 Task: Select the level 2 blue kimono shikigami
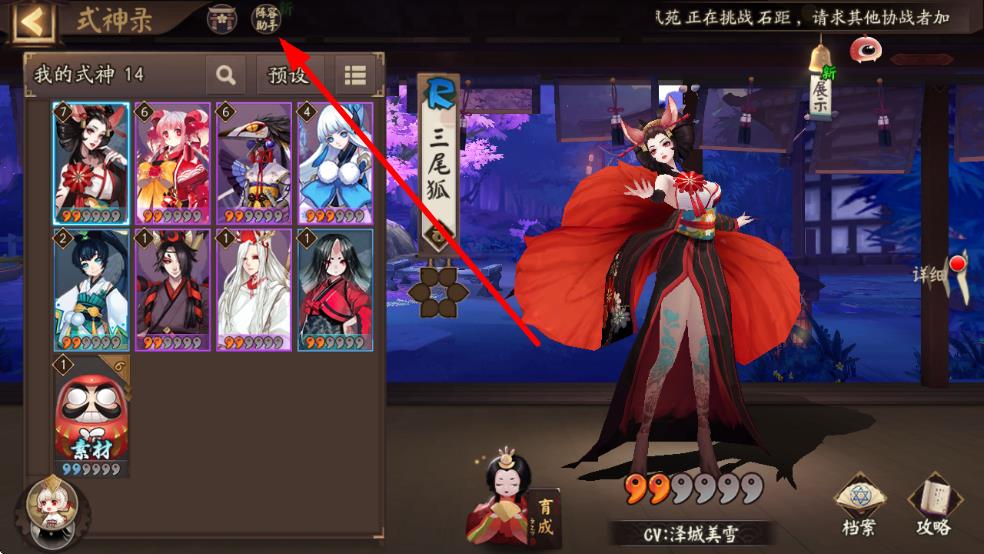pyautogui.click(x=91, y=290)
